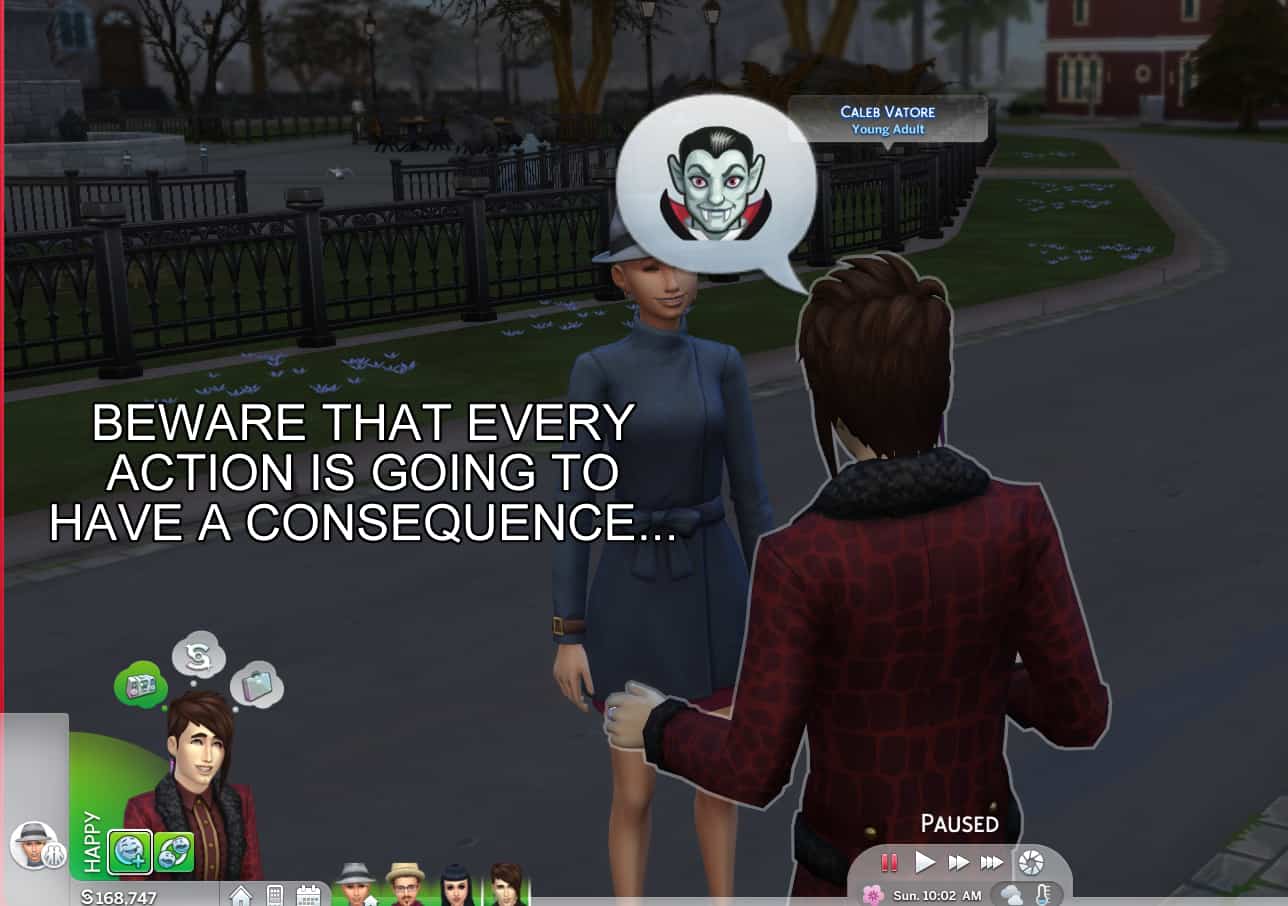
Task: Click the thermometer temperature icon
Action: pos(1043,894)
